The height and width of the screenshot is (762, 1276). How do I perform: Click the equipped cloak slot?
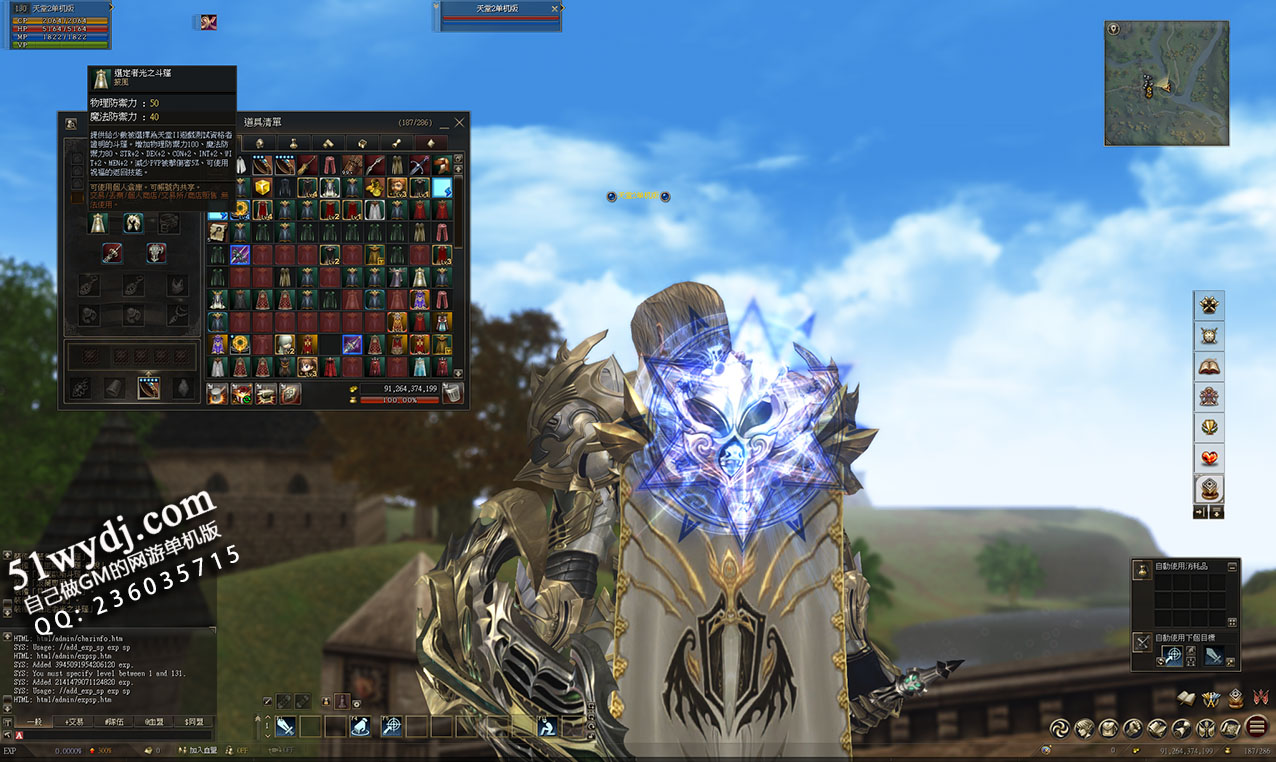(98, 223)
